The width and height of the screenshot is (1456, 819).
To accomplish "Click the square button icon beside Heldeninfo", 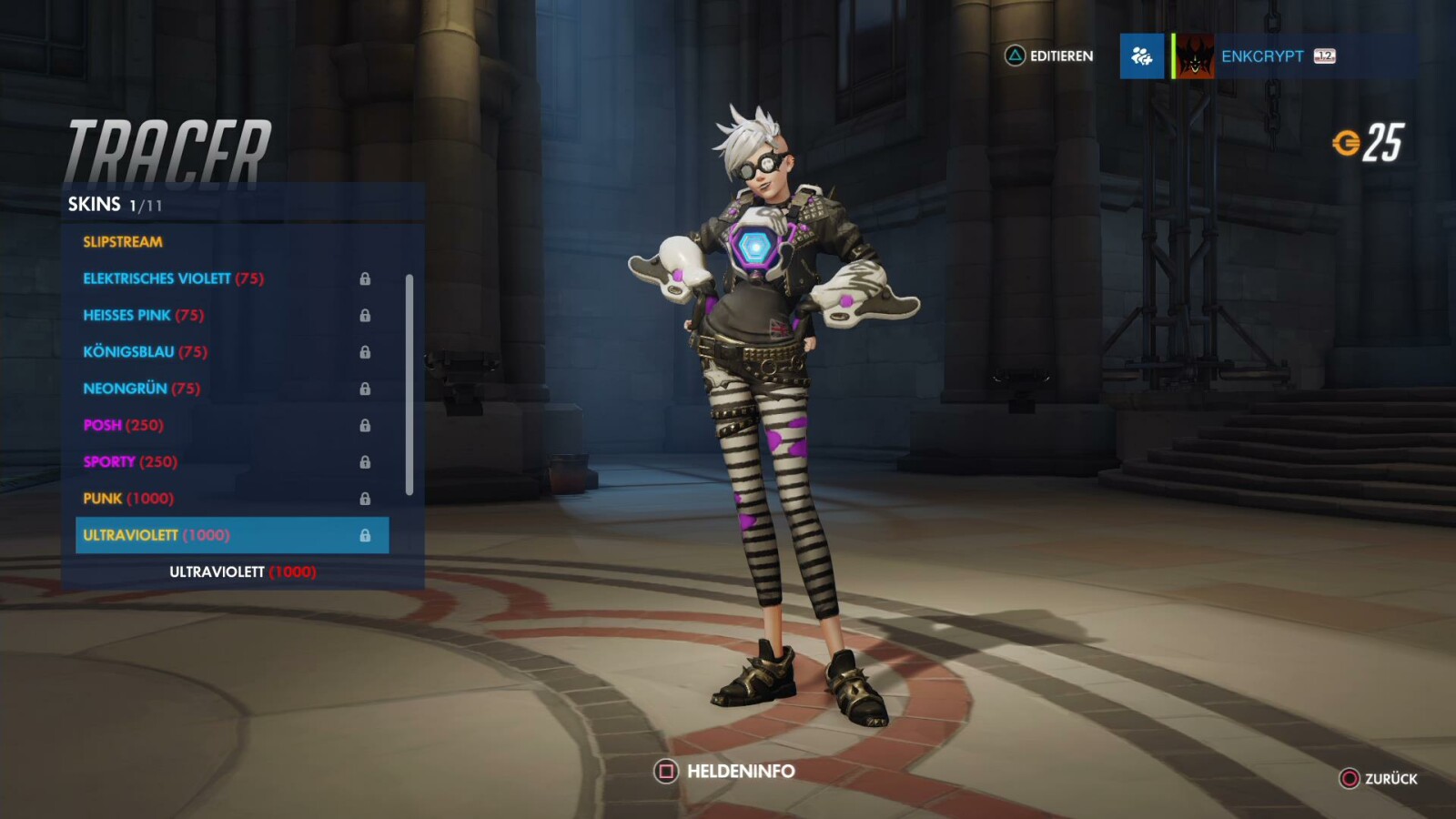I will click(x=664, y=771).
